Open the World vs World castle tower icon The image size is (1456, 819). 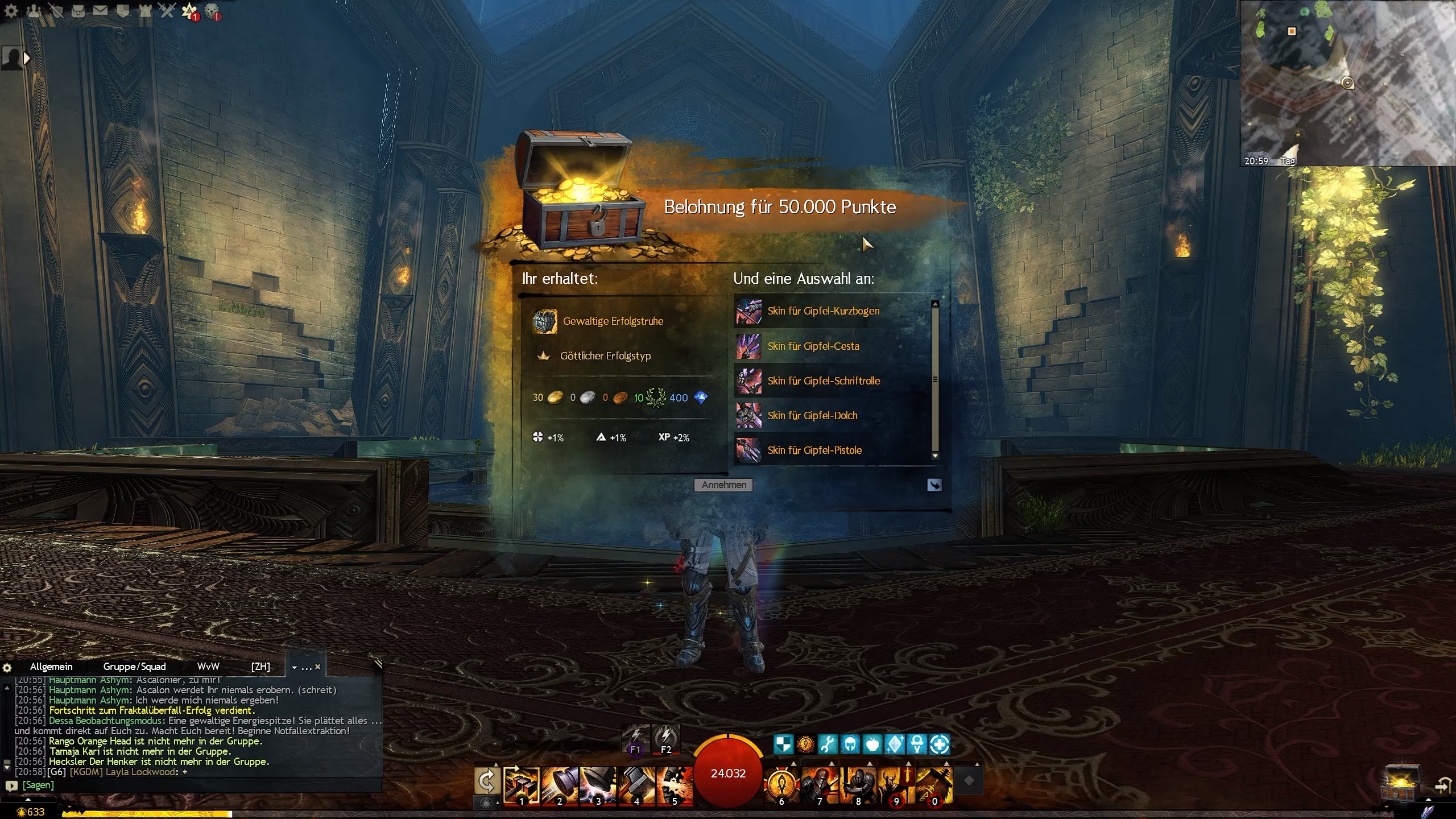point(145,10)
